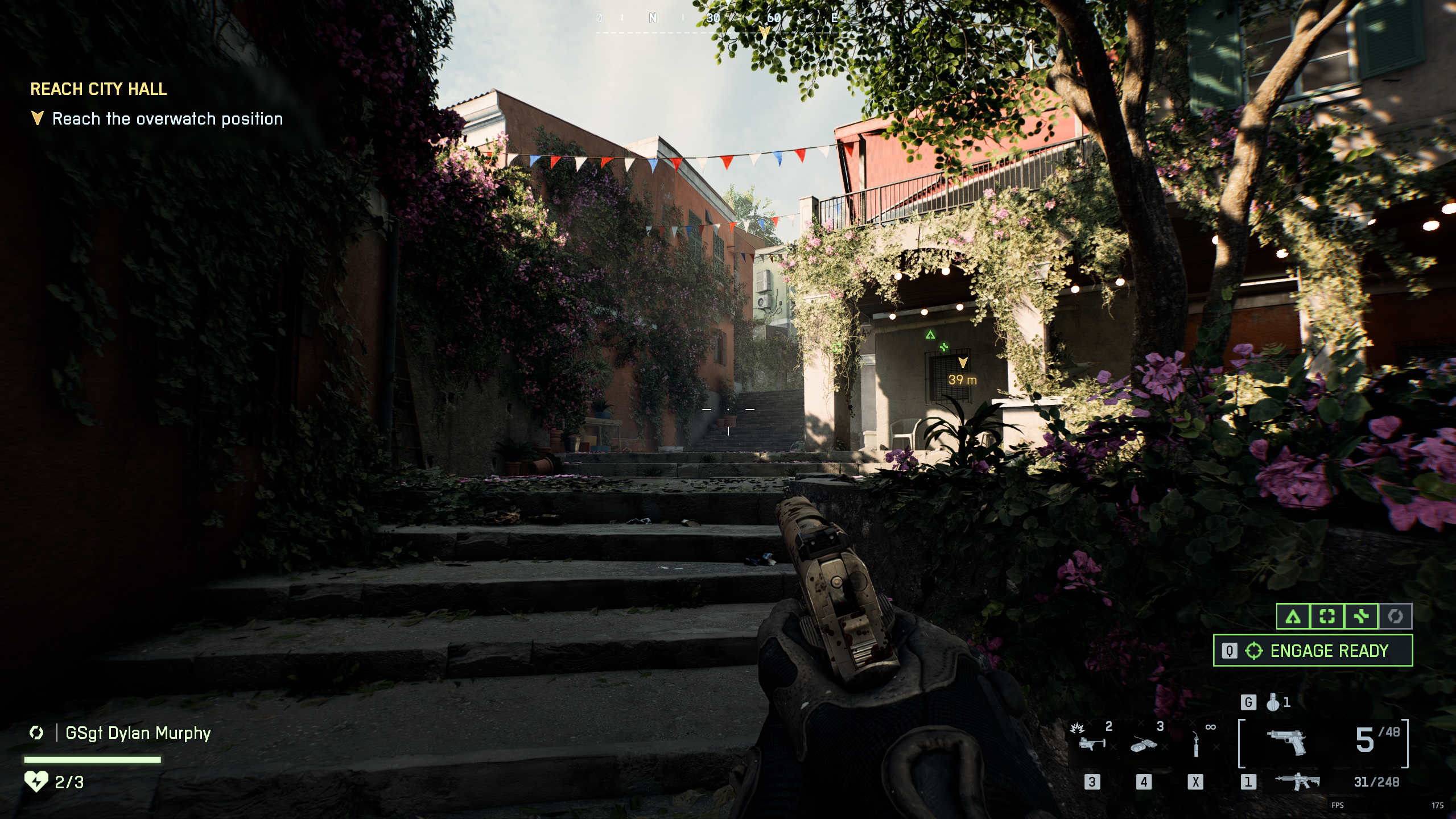Screen dimensions: 1456x819
Task: Select the grenade icon
Action: click(x=1273, y=703)
